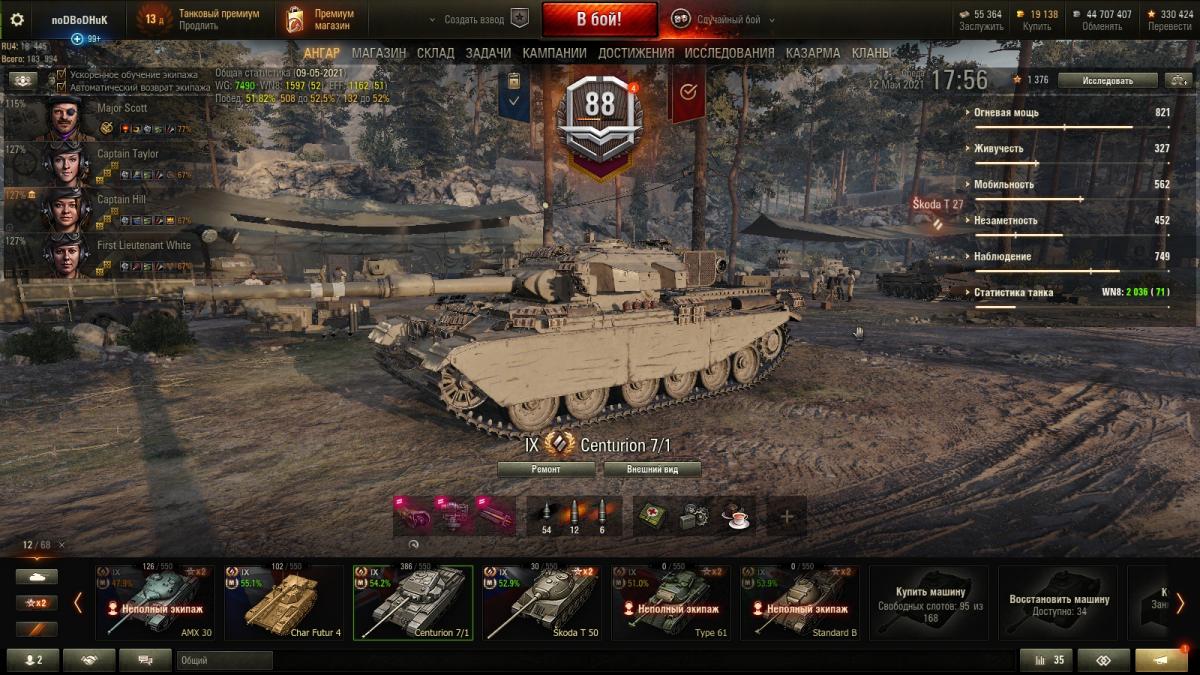Open the КАЗАРМА tab
The width and height of the screenshot is (1200, 675).
click(x=812, y=53)
